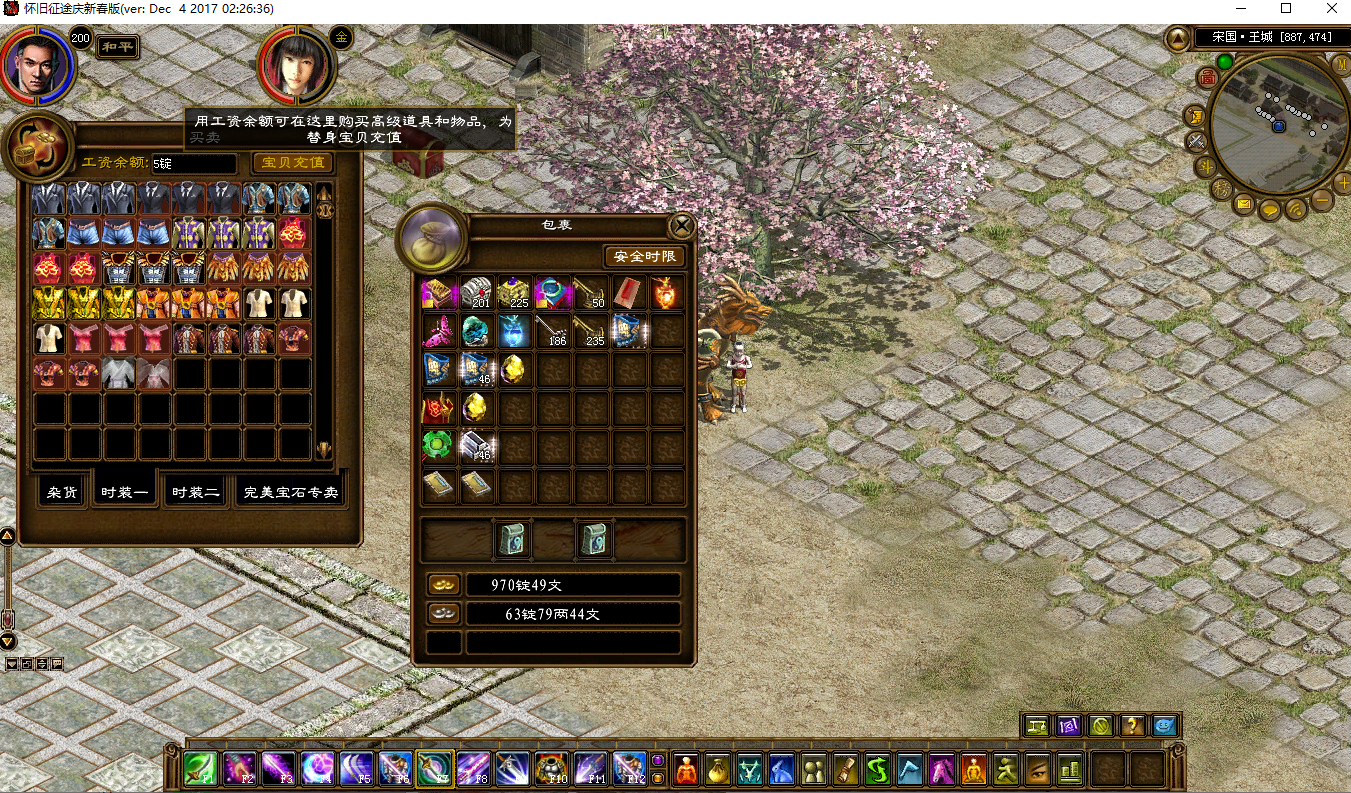The width and height of the screenshot is (1351, 793).
Task: Open the yellow money bag hotbar icon
Action: 718,769
